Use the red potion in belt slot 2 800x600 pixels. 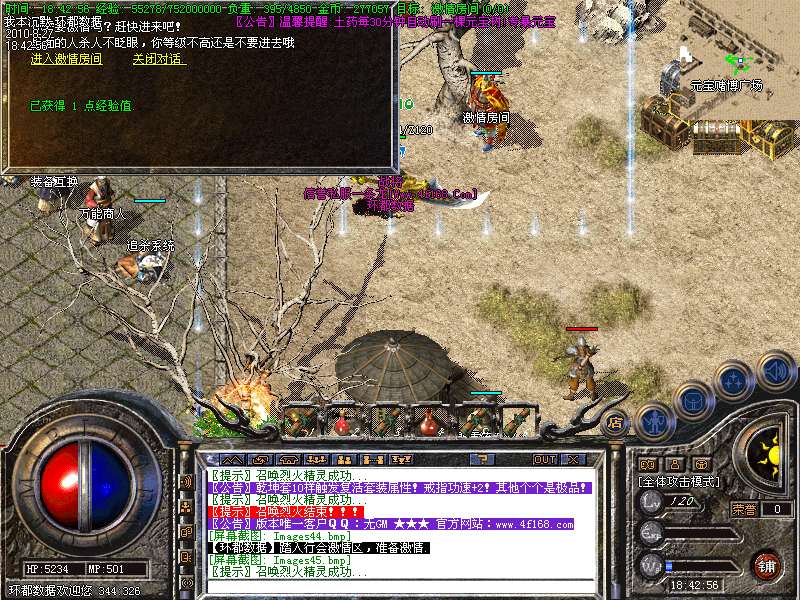point(343,421)
